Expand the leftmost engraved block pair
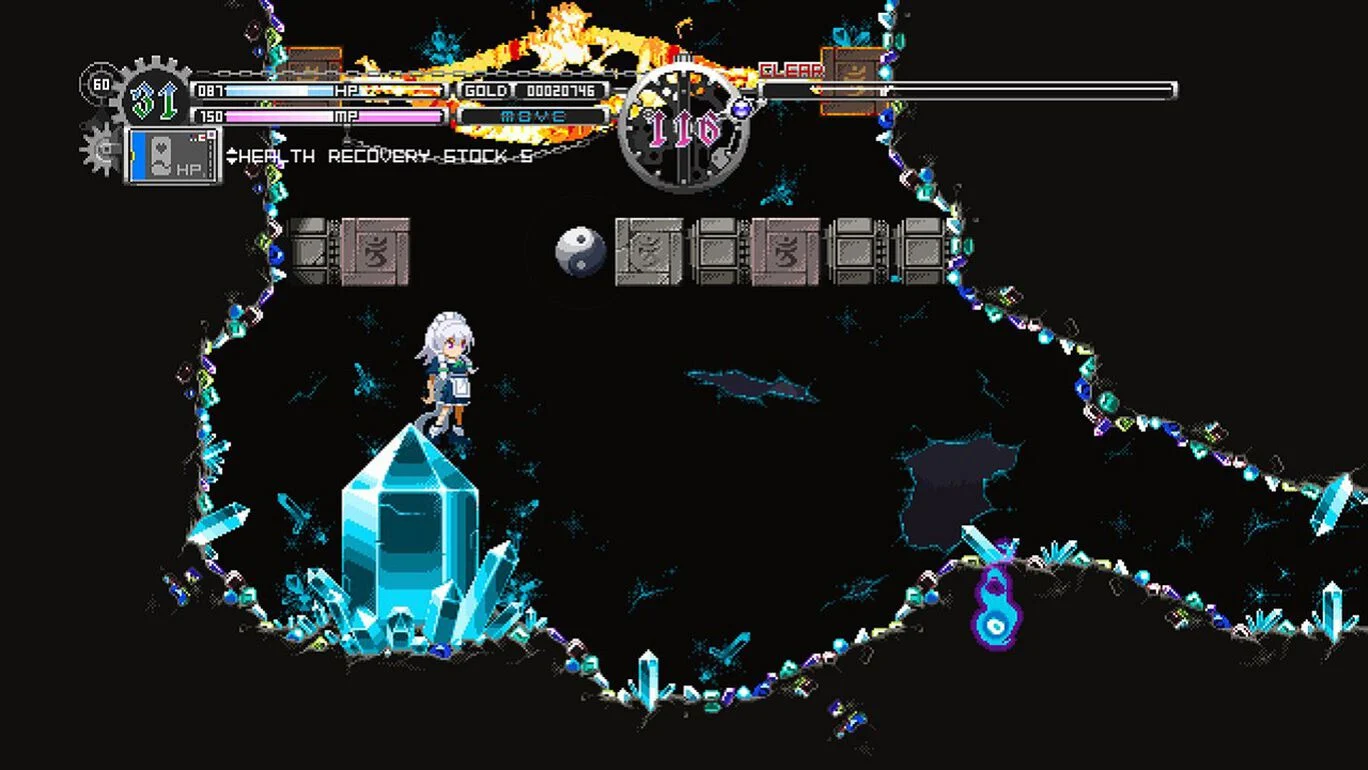The image size is (1368, 770). 350,250
